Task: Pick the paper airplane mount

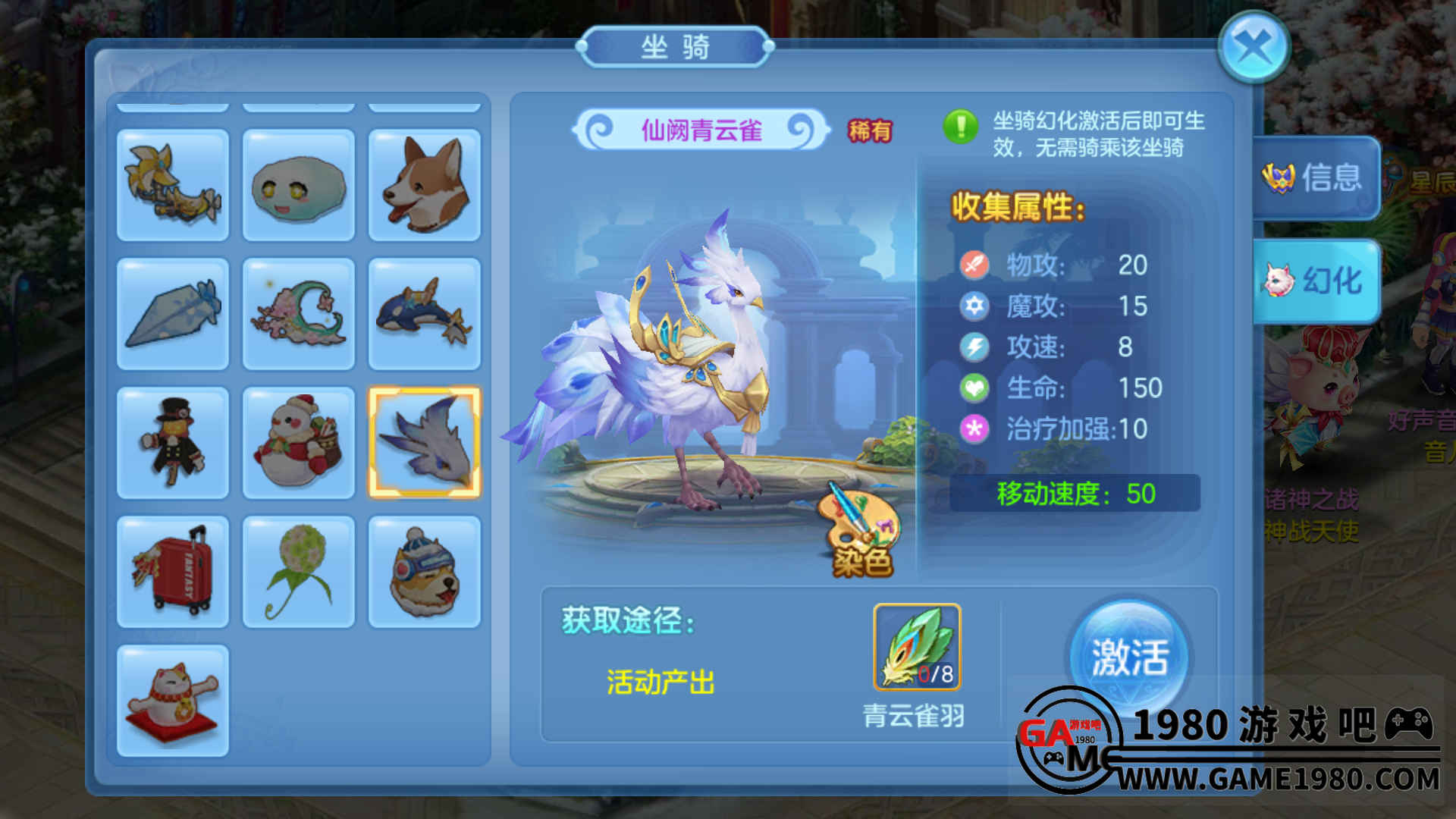Action: pyautogui.click(x=173, y=314)
